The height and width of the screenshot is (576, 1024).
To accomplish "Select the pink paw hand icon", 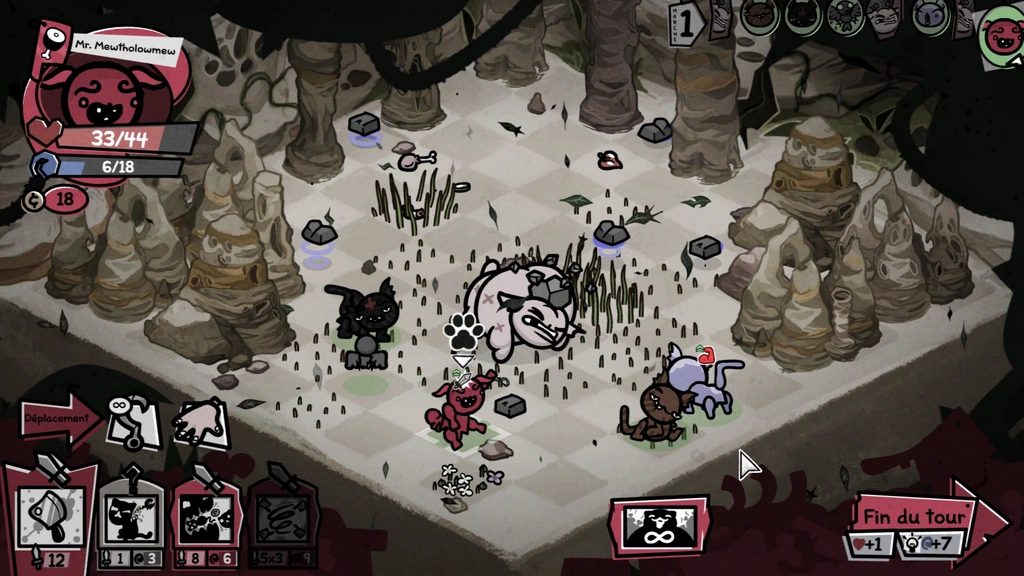I will click(x=201, y=423).
